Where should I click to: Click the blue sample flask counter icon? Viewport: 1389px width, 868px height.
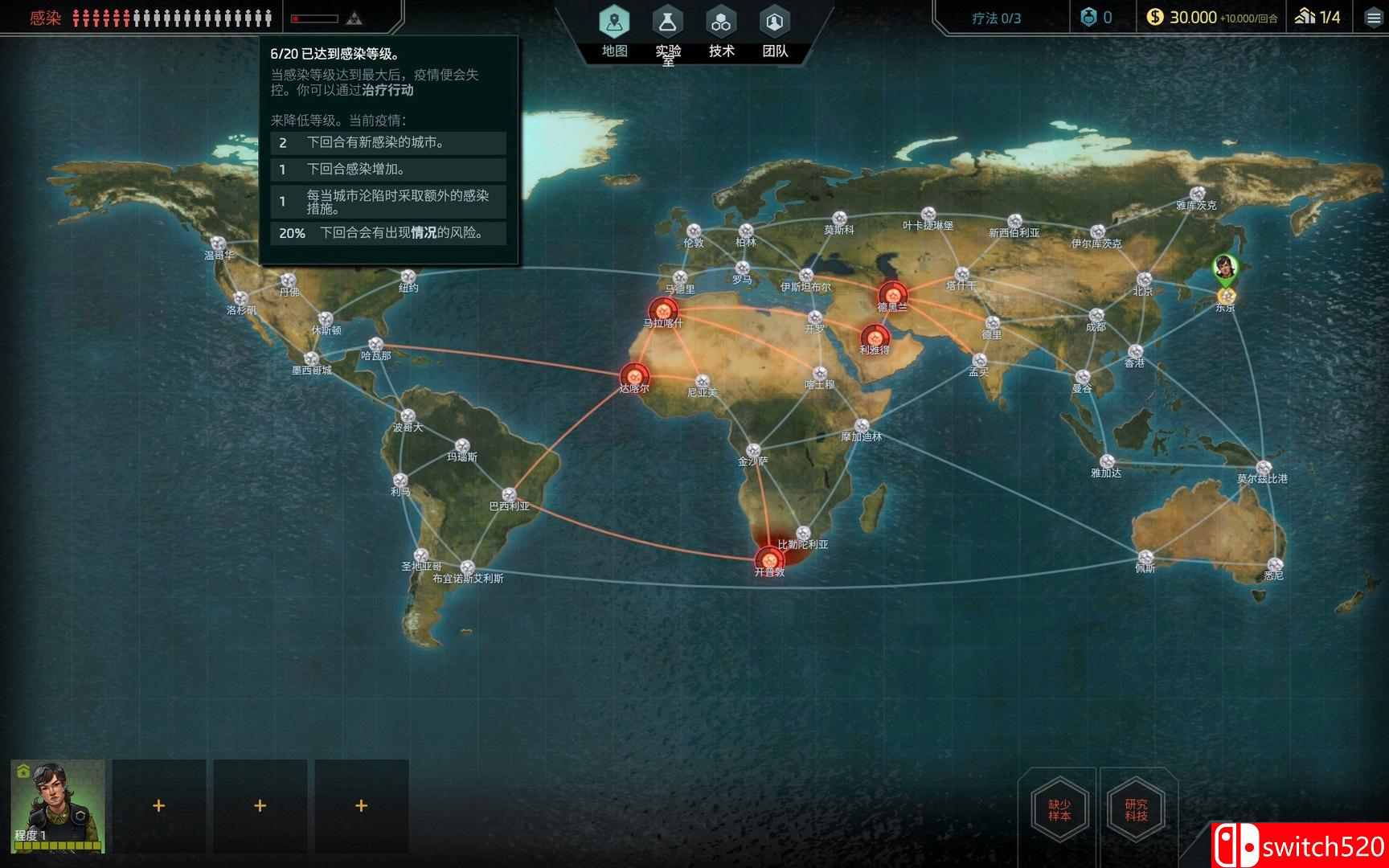coord(1090,16)
